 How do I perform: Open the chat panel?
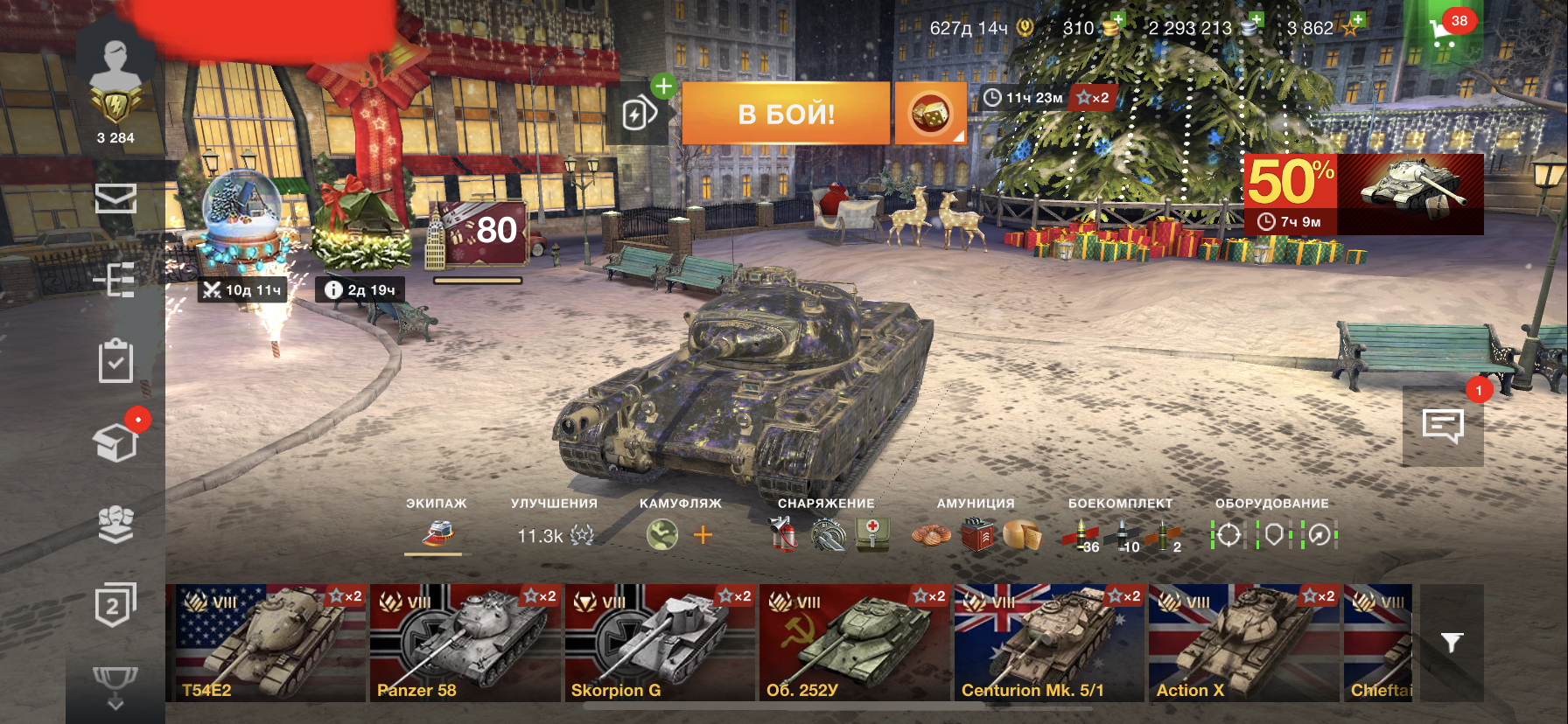1443,426
